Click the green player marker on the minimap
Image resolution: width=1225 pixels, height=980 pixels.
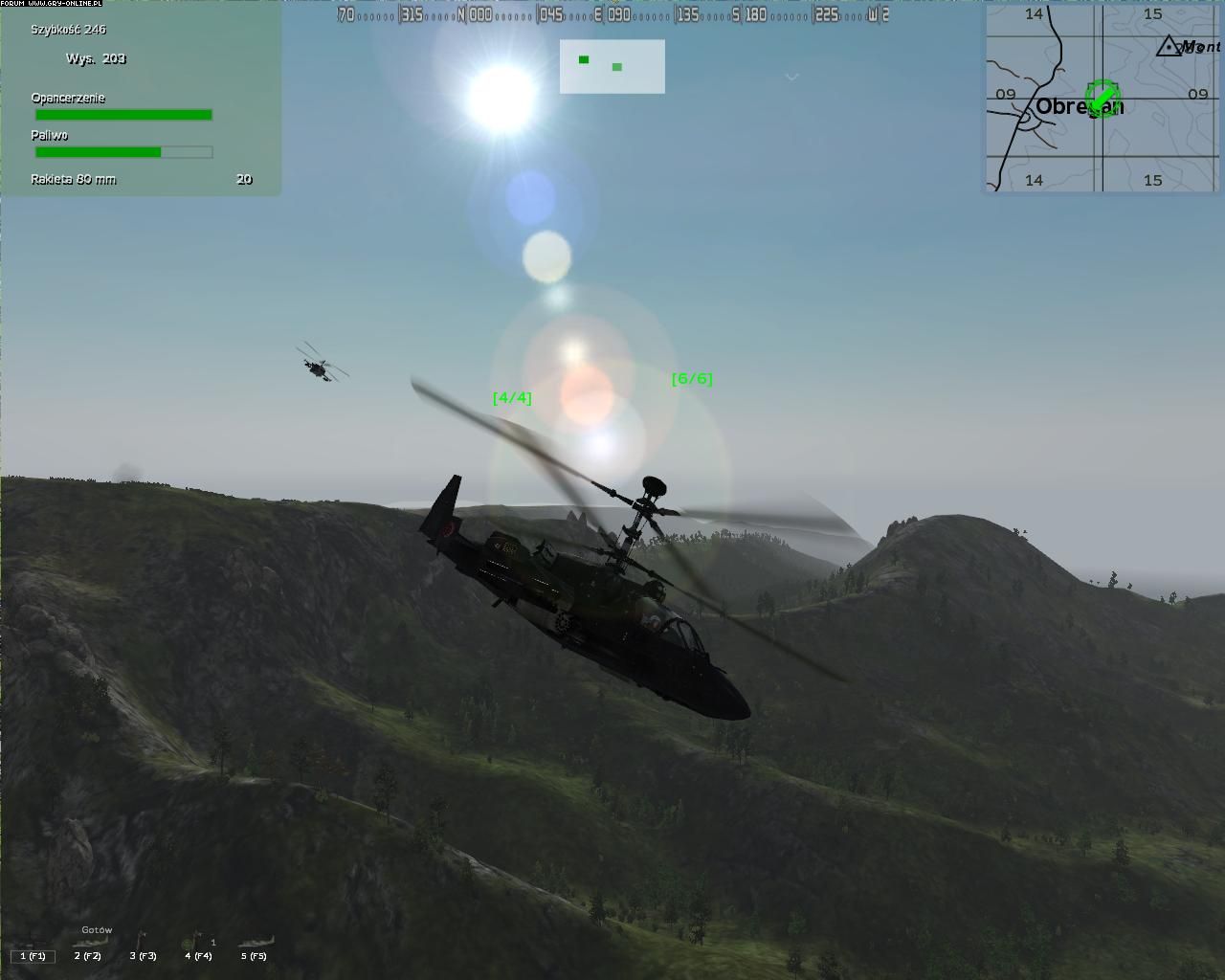[1103, 97]
